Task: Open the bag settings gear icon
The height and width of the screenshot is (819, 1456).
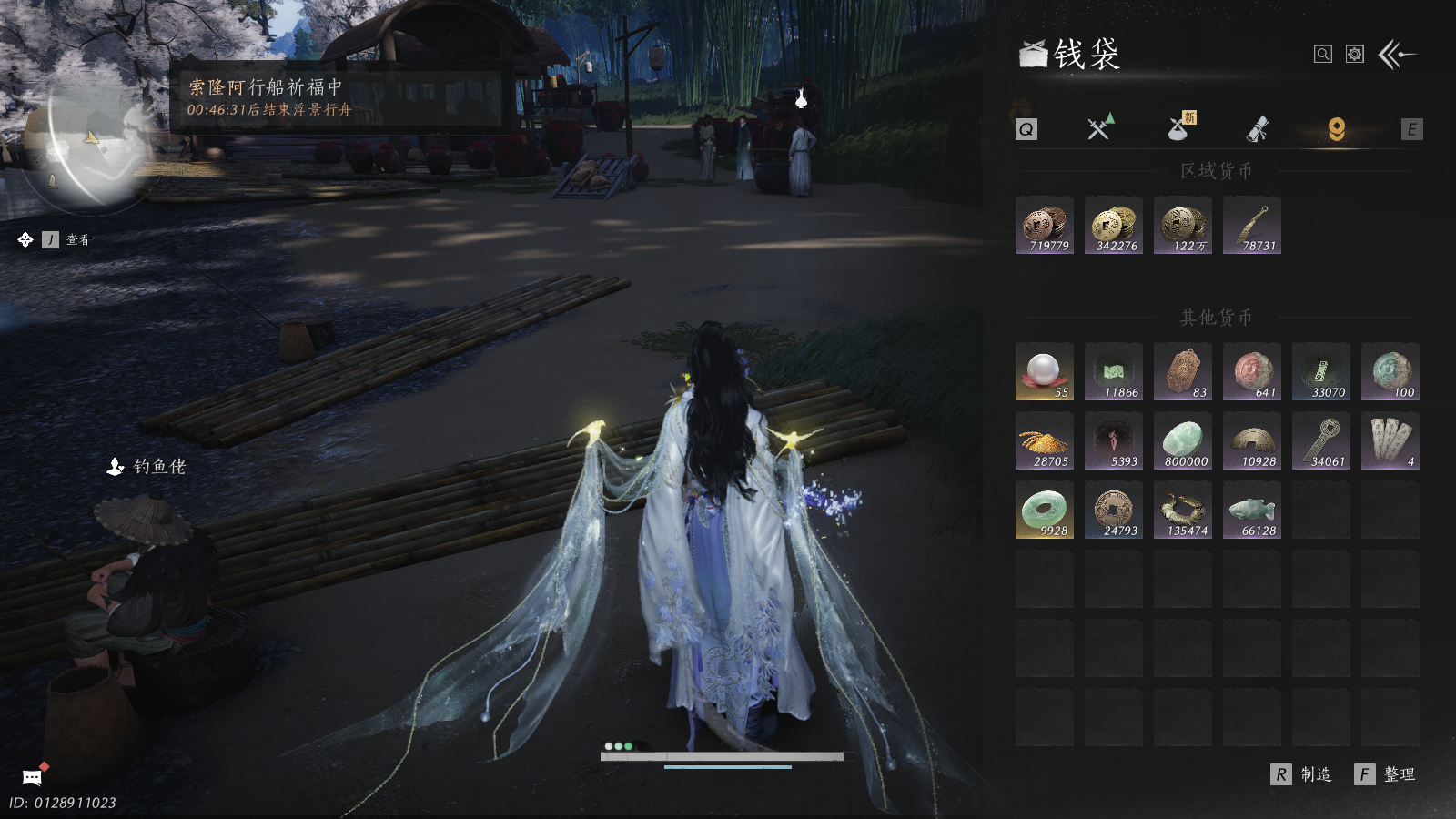Action: (x=1355, y=55)
